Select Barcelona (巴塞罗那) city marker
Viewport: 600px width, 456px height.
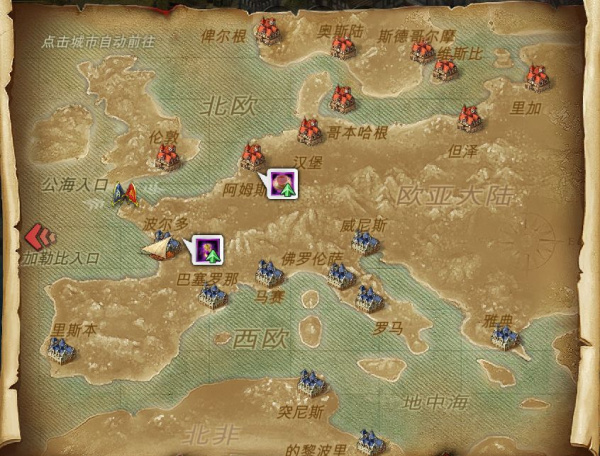coord(212,296)
